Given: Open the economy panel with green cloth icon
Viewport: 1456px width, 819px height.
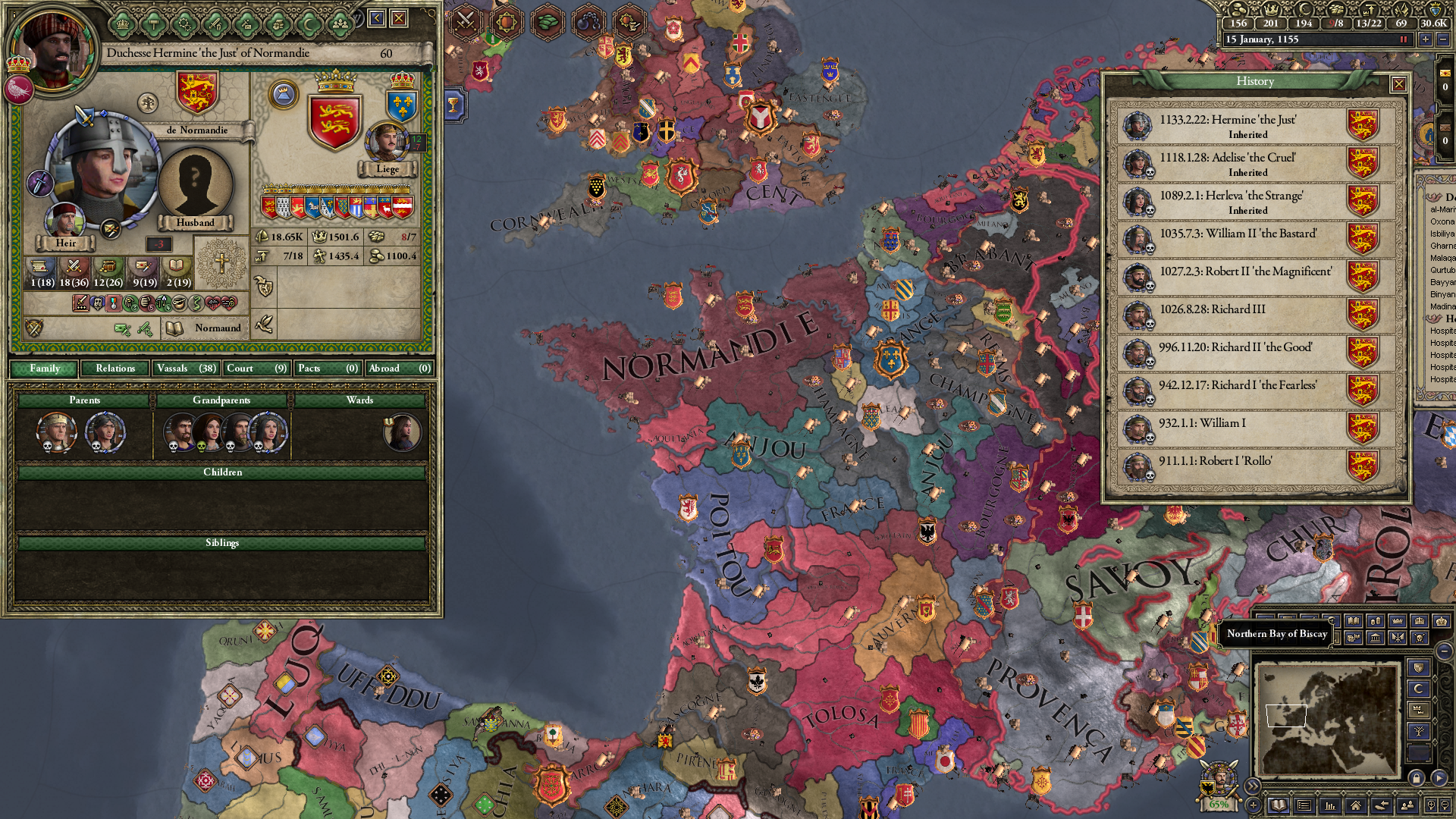Looking at the screenshot, I should [547, 22].
